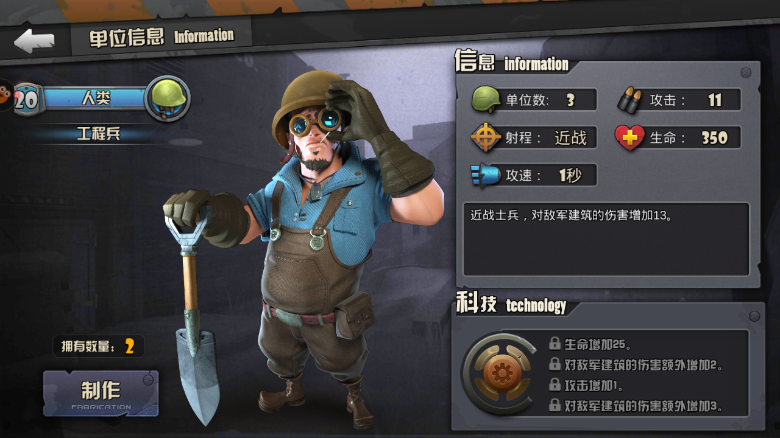Click the green helmet faction icon

pos(166,98)
